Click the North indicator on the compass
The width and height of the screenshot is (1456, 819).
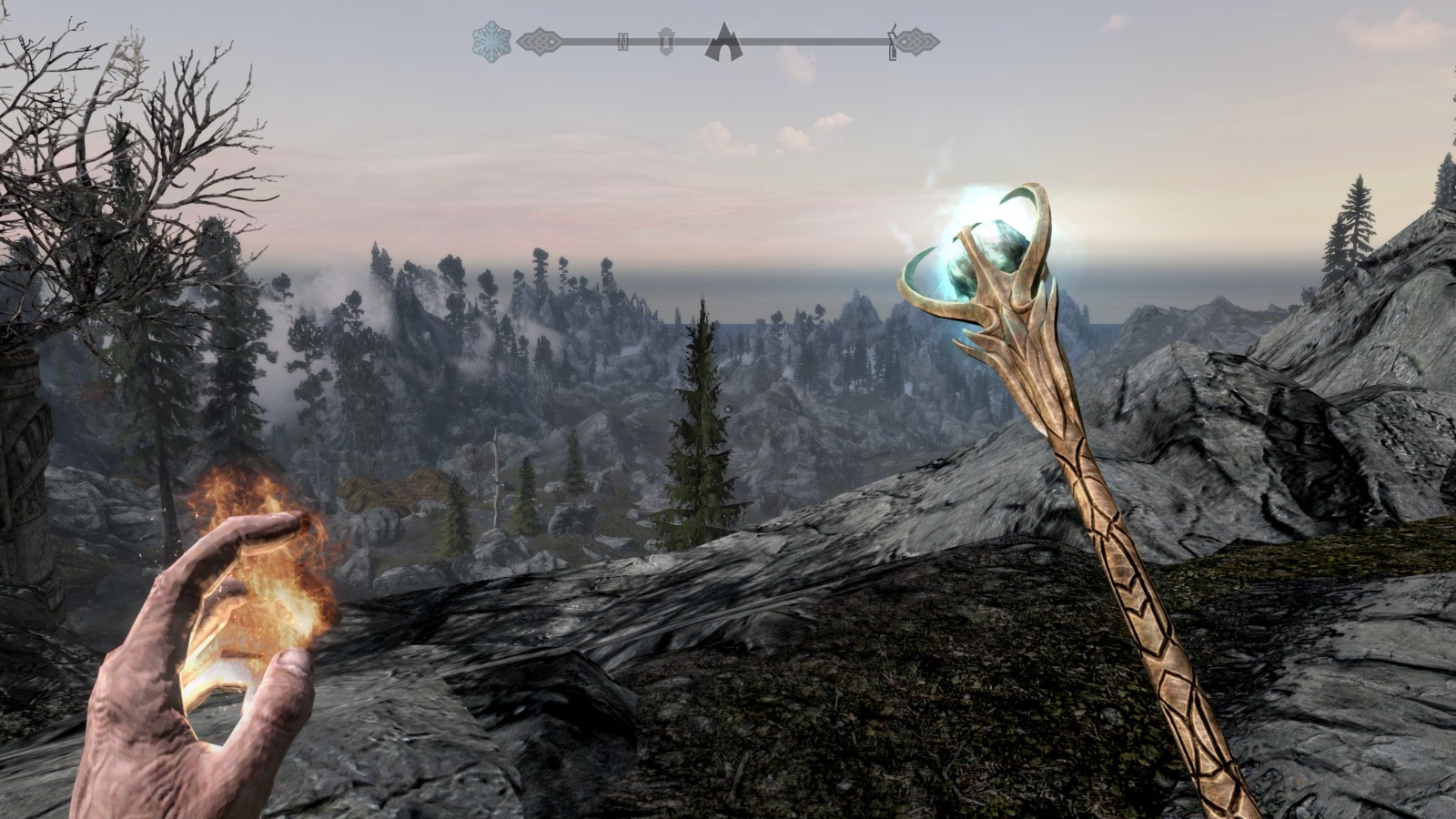[x=623, y=42]
